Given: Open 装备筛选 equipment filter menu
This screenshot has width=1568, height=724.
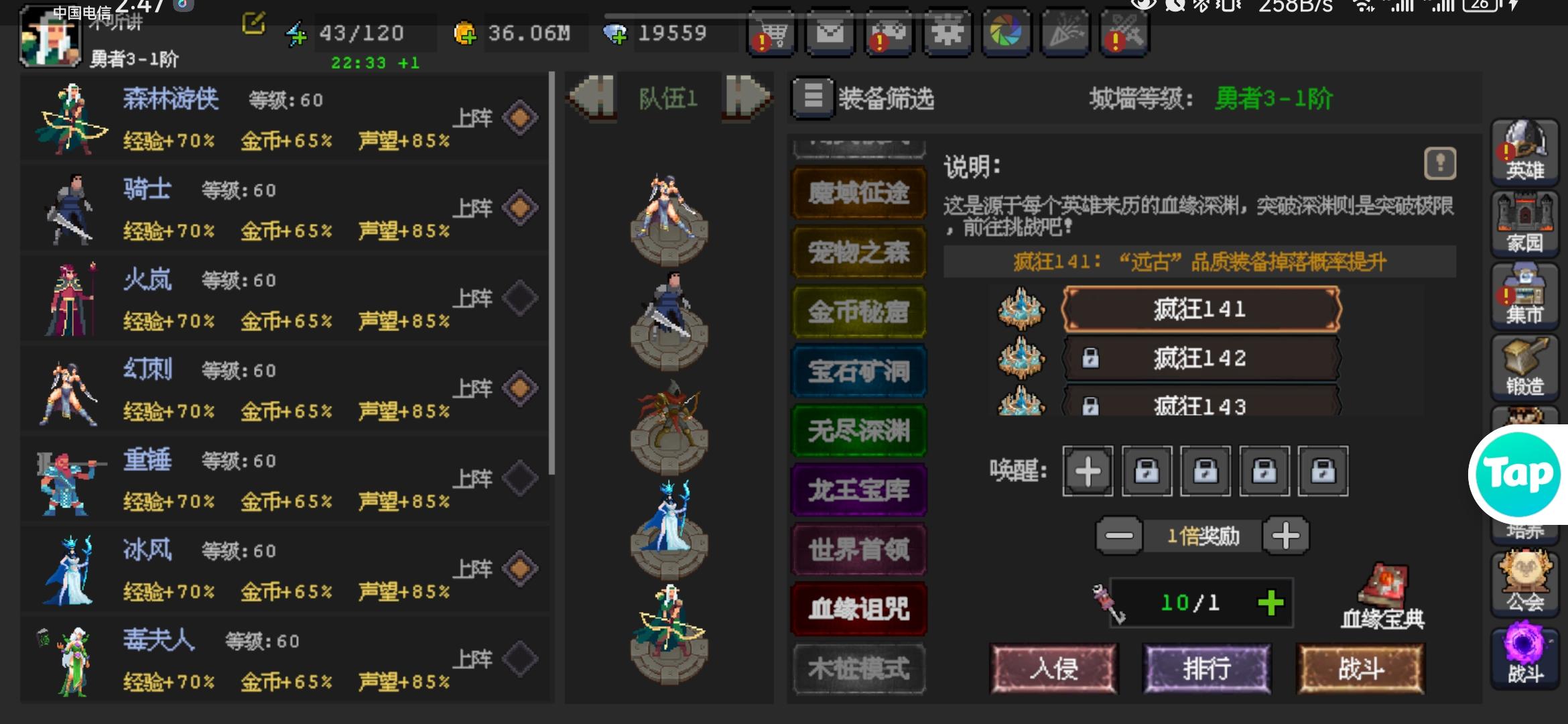Looking at the screenshot, I should click(x=813, y=99).
